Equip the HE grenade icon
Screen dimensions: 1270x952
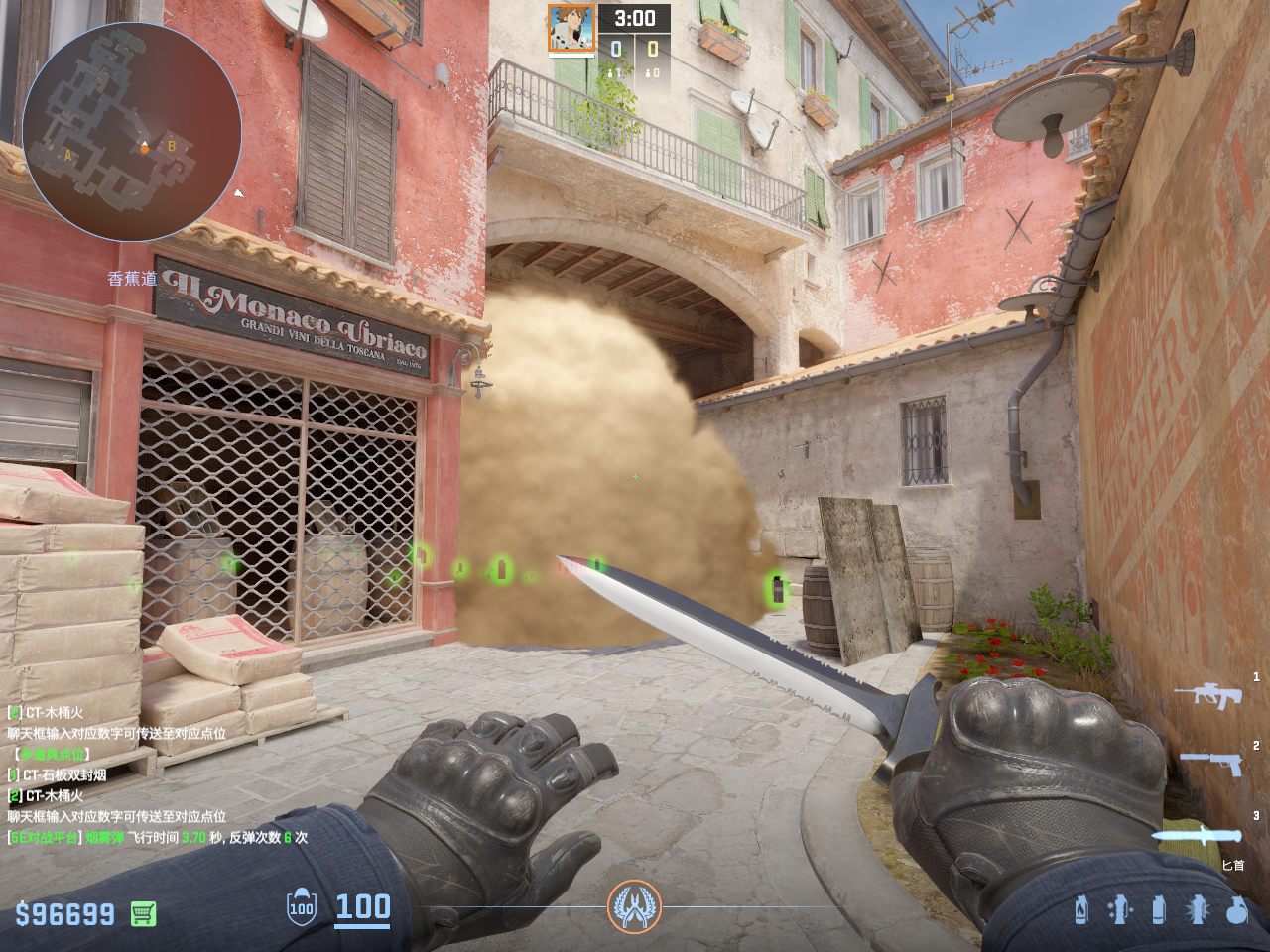coord(1236,909)
